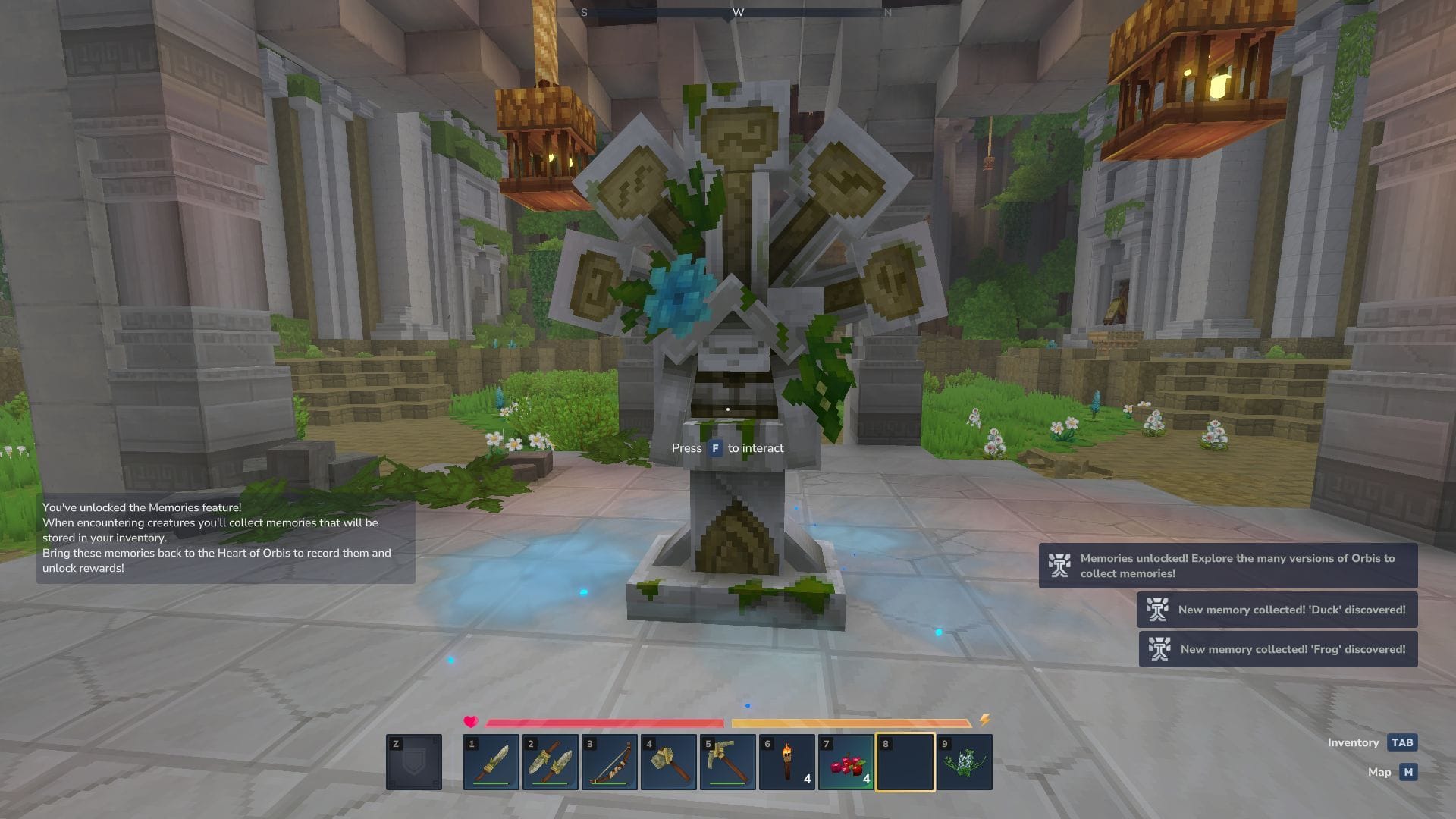Select the red berries hotbar slot

[846, 762]
